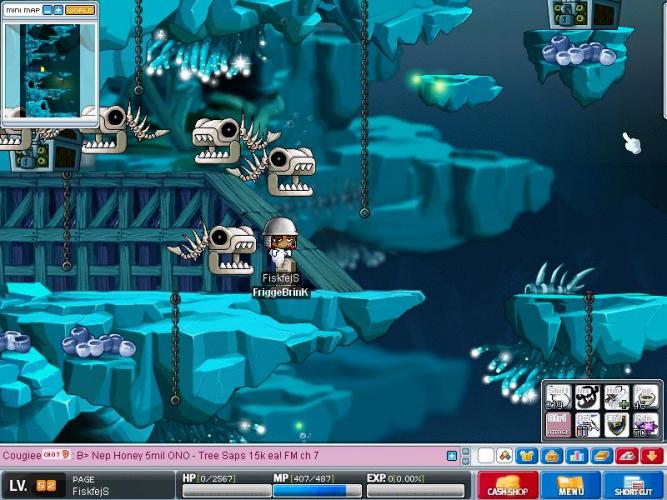Use the purple star quickslot item
The height and width of the screenshot is (500, 667).
(647, 425)
